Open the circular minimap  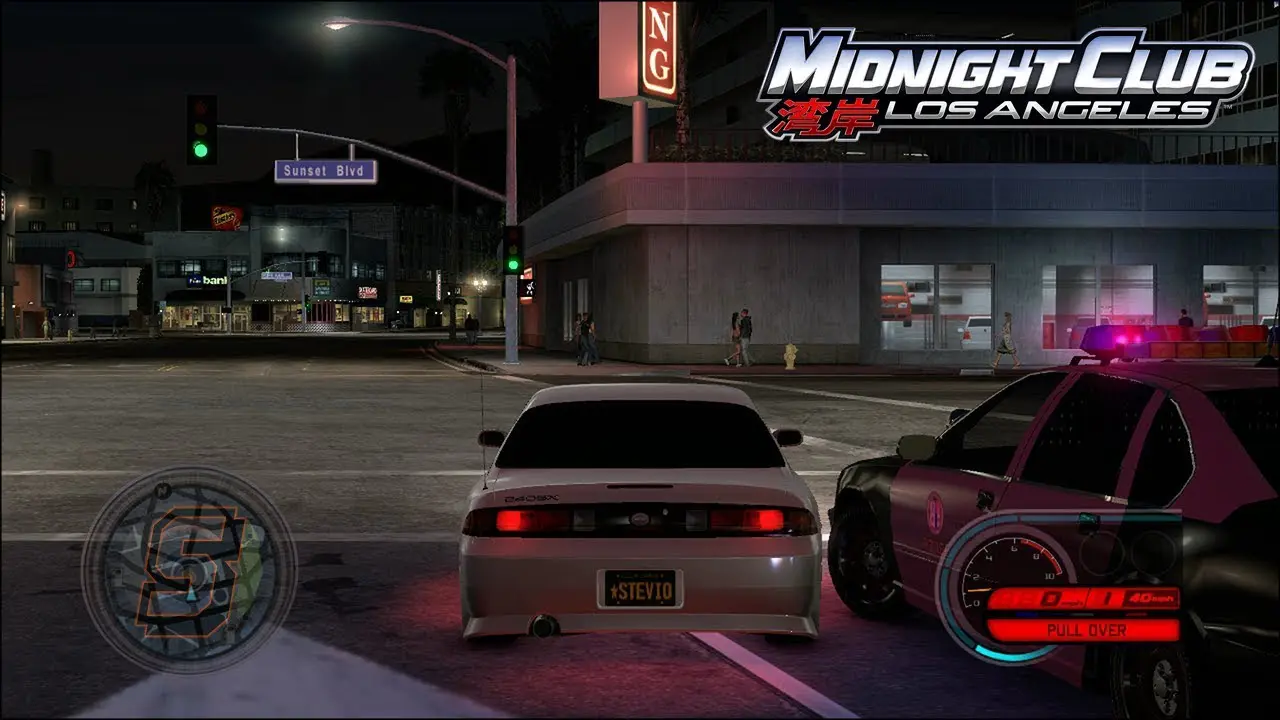[189, 569]
